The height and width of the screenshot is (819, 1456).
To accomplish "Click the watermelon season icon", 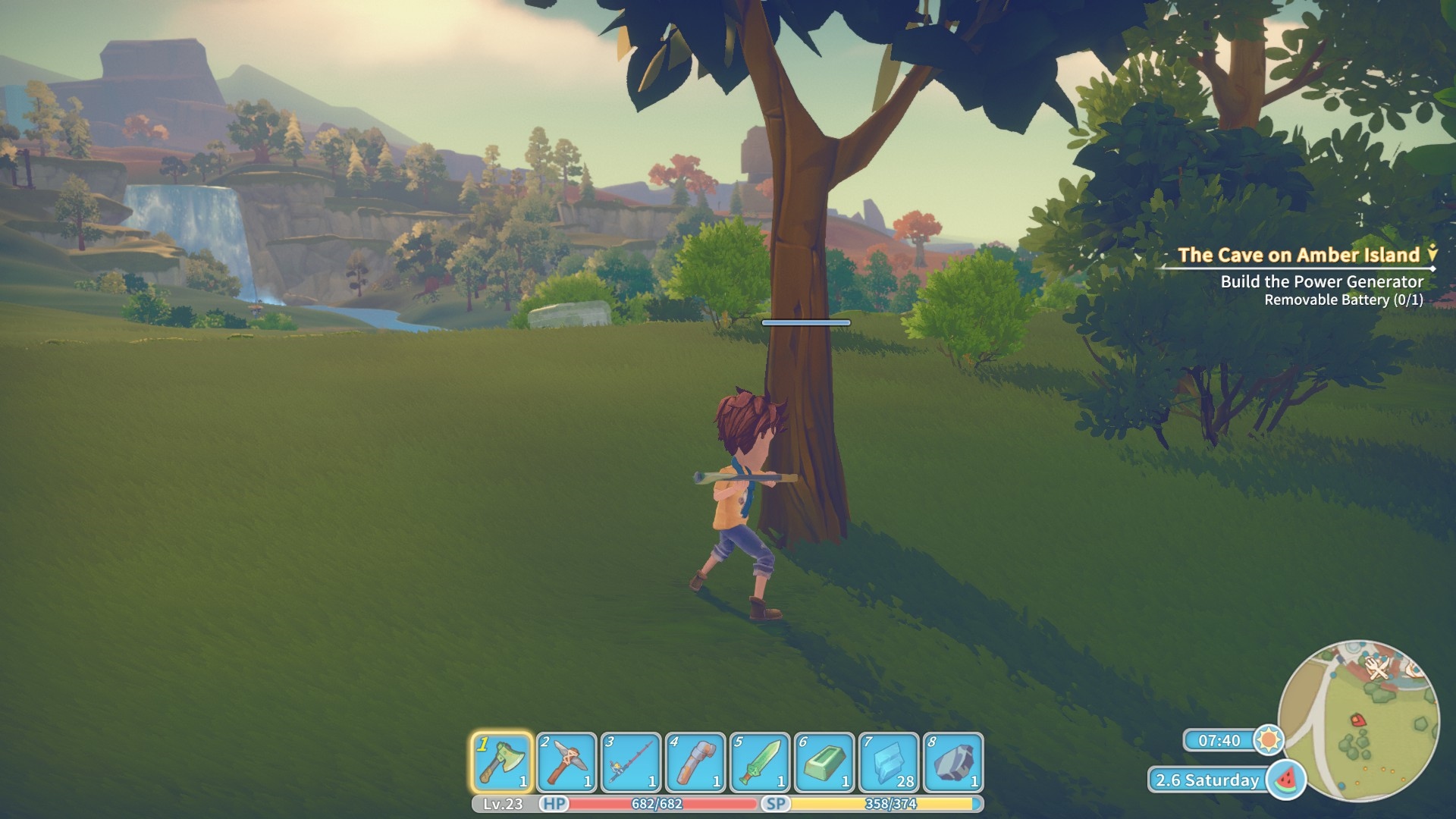I will coord(1285,780).
